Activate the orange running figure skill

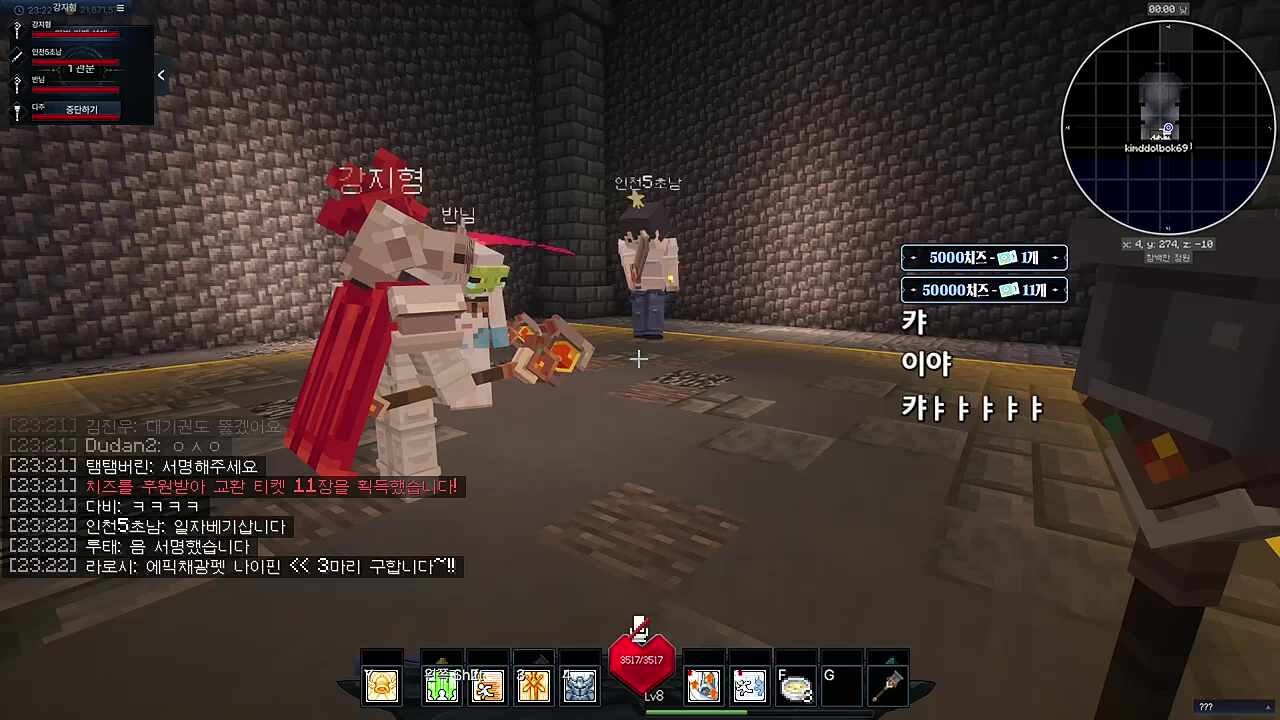[x=488, y=685]
